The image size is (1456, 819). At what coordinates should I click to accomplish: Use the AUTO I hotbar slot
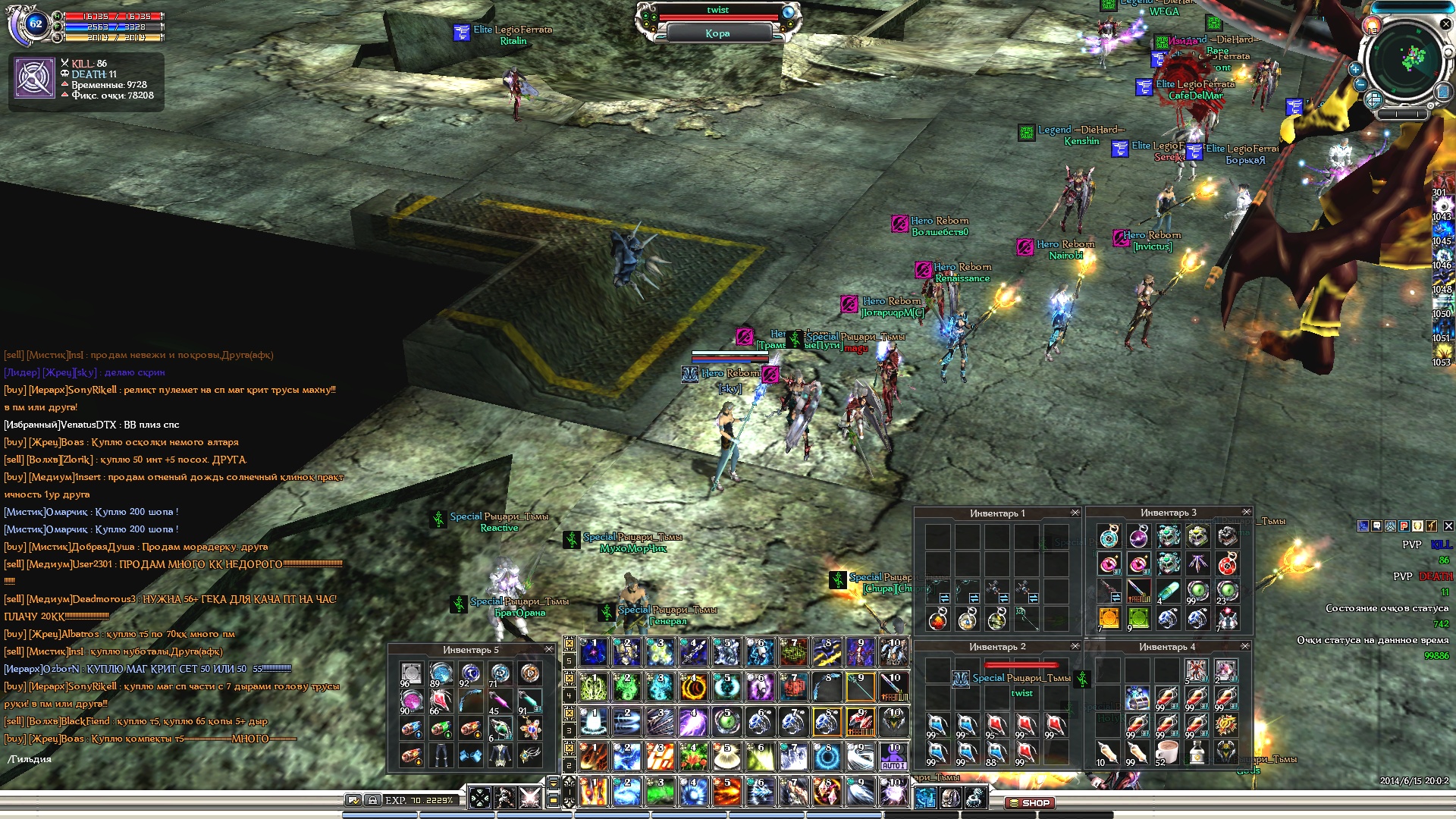point(893,756)
